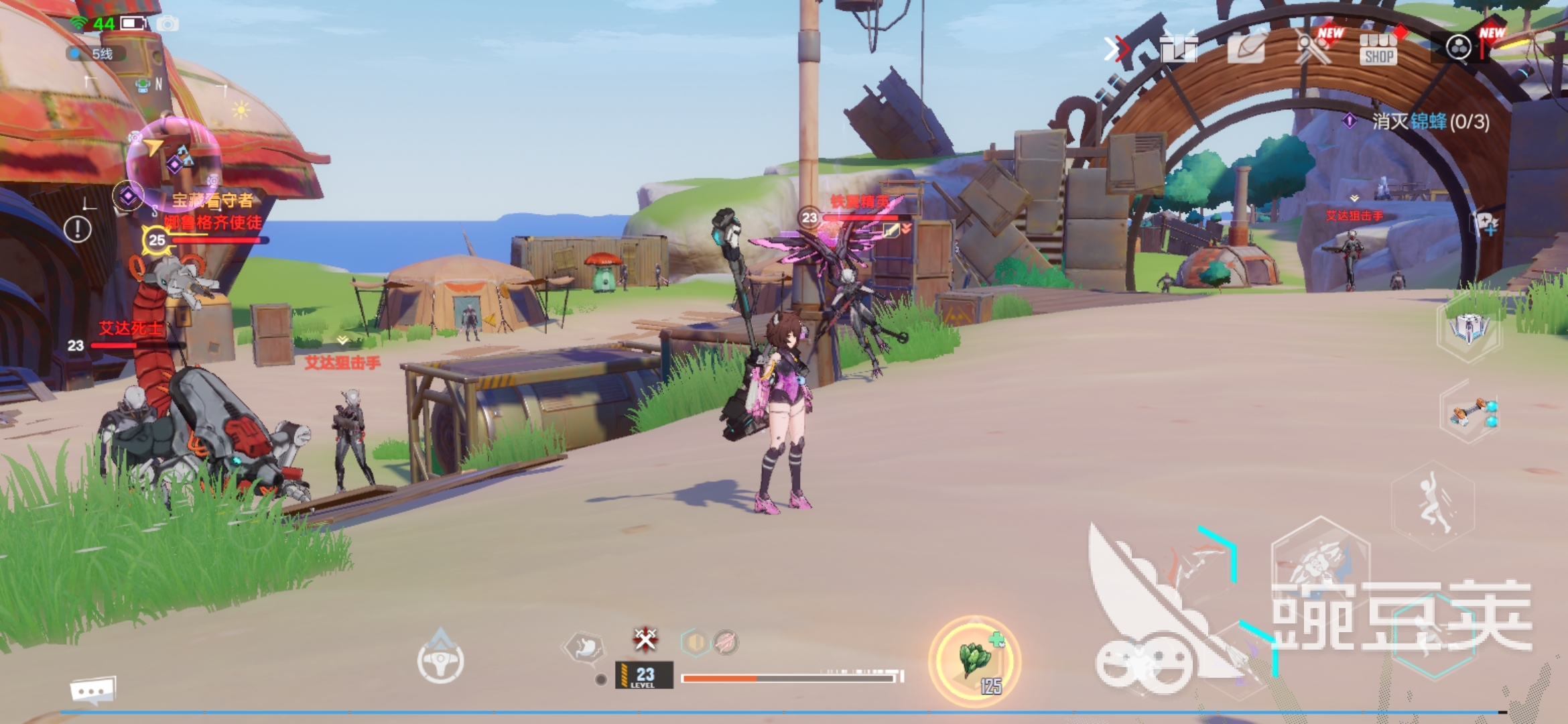This screenshot has height=724, width=1568.
Task: Tap the crossed swords combat status icon
Action: [x=645, y=639]
